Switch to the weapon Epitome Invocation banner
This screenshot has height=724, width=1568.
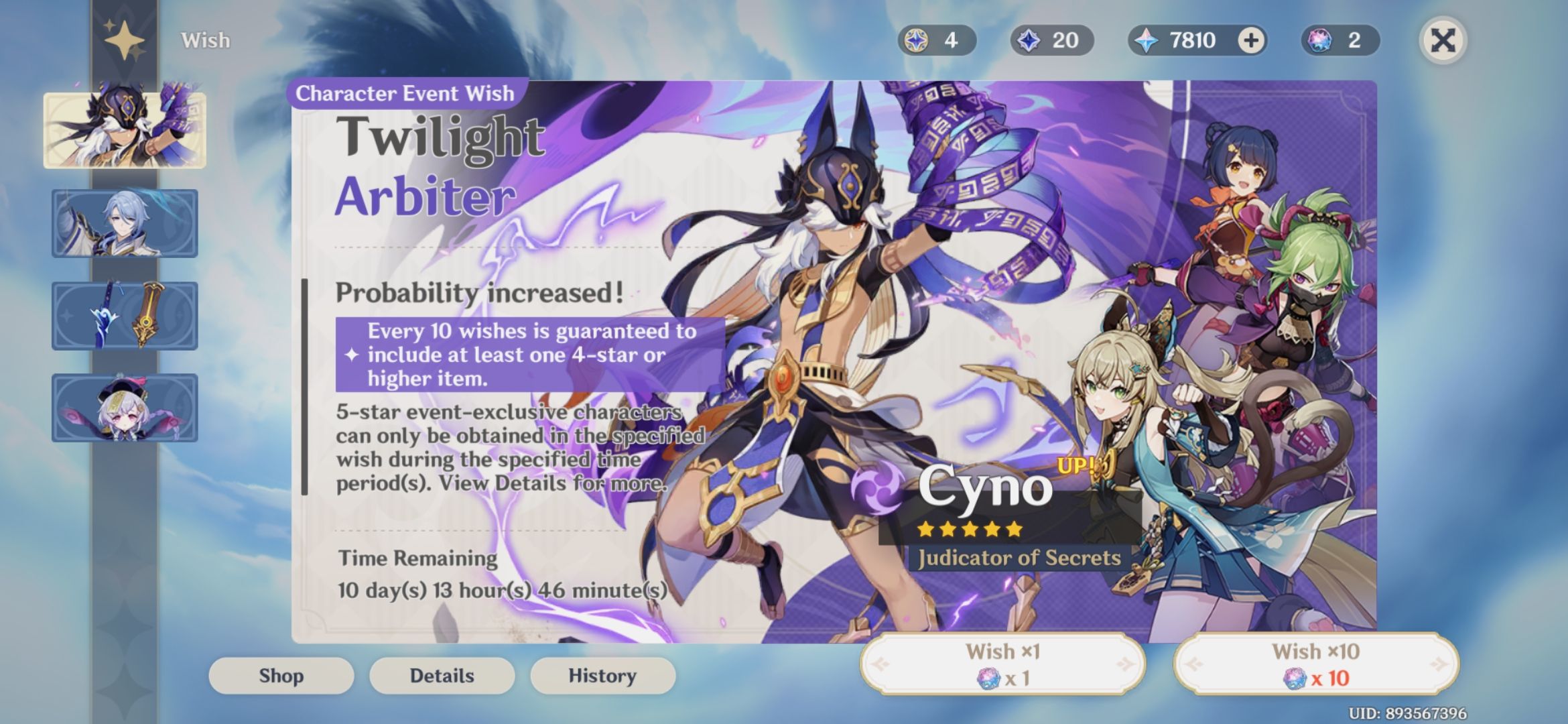[x=125, y=317]
